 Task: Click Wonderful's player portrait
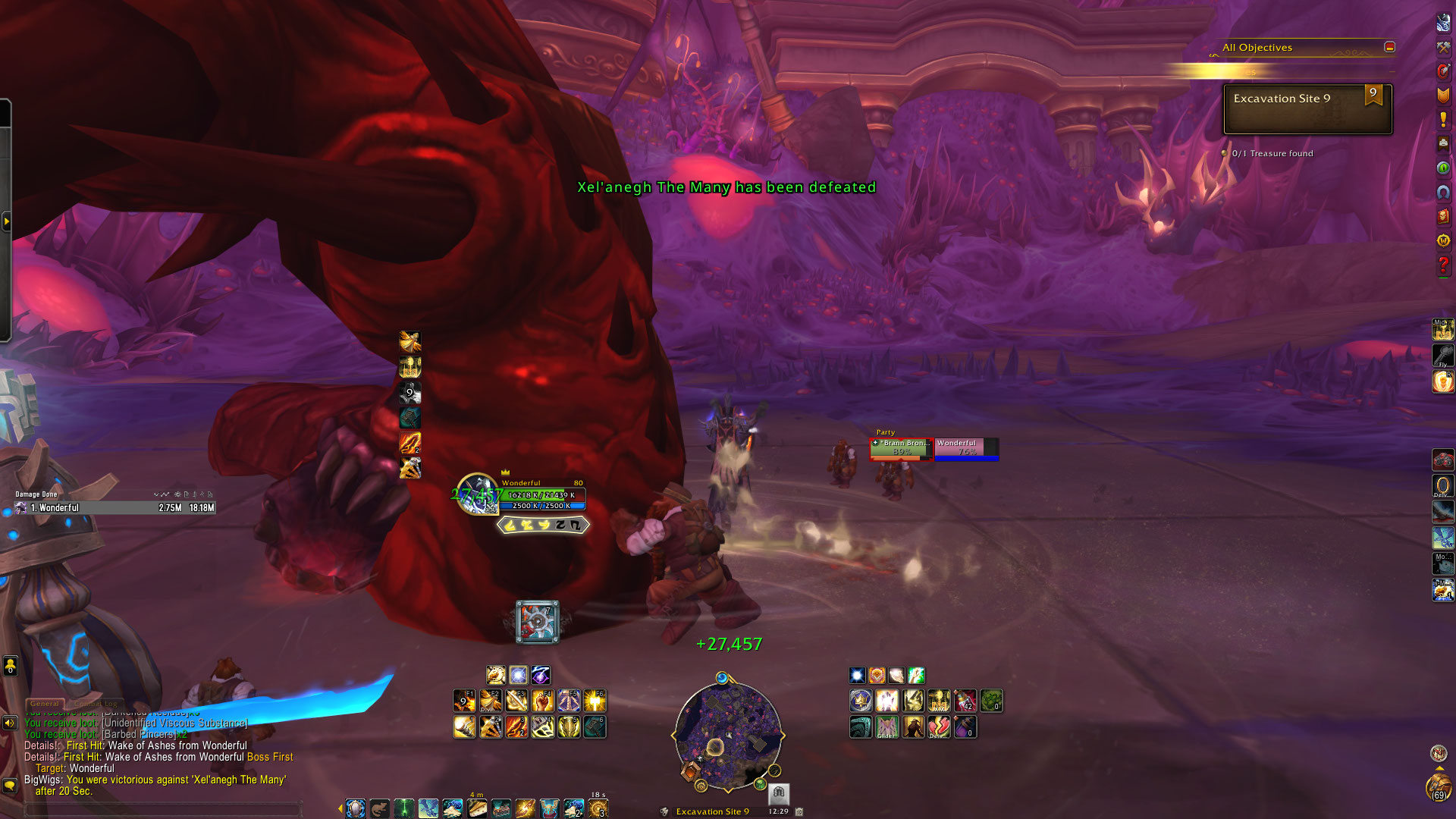pyautogui.click(x=477, y=494)
